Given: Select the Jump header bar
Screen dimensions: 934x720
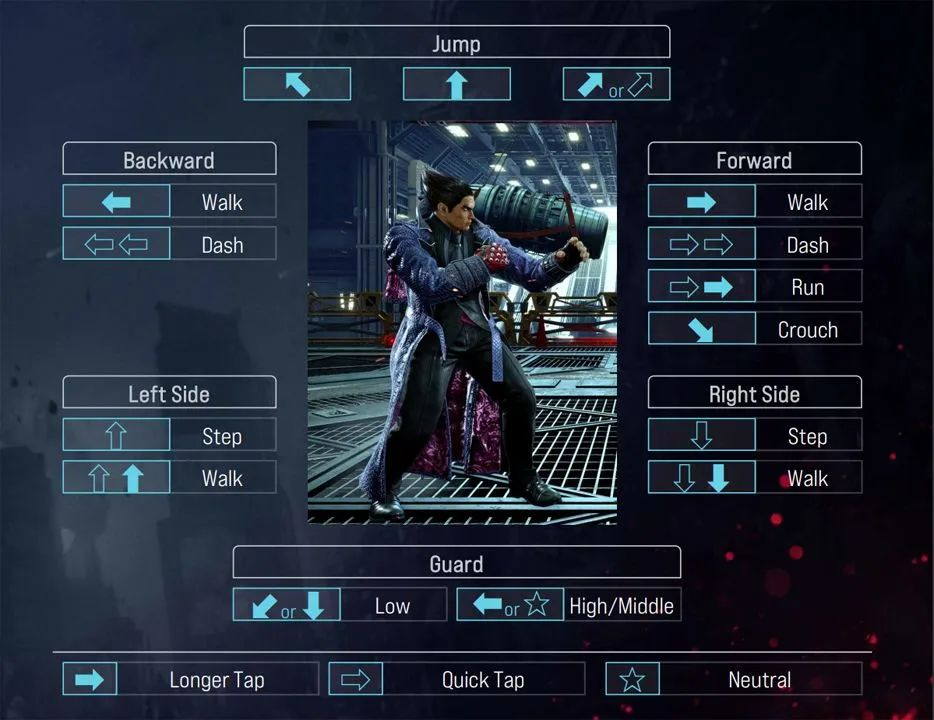Looking at the screenshot, I should point(456,43).
